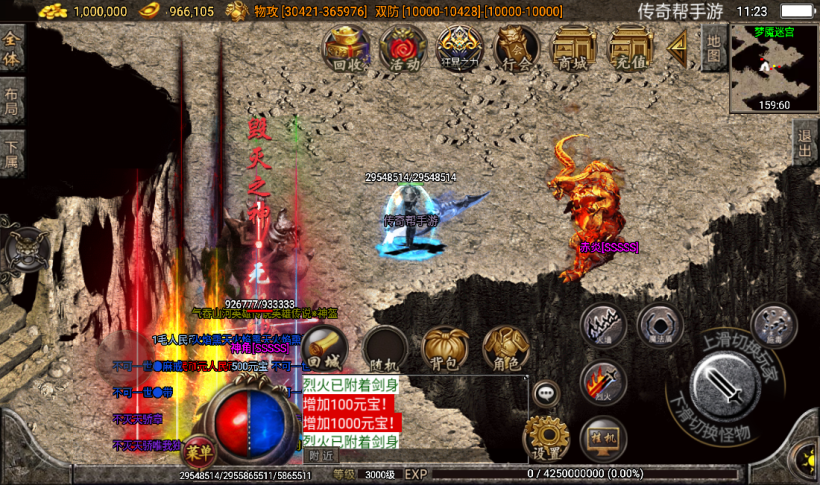Activate the 魔法盾 magic shield skill
Screen dimensions: 820x485
click(x=660, y=326)
